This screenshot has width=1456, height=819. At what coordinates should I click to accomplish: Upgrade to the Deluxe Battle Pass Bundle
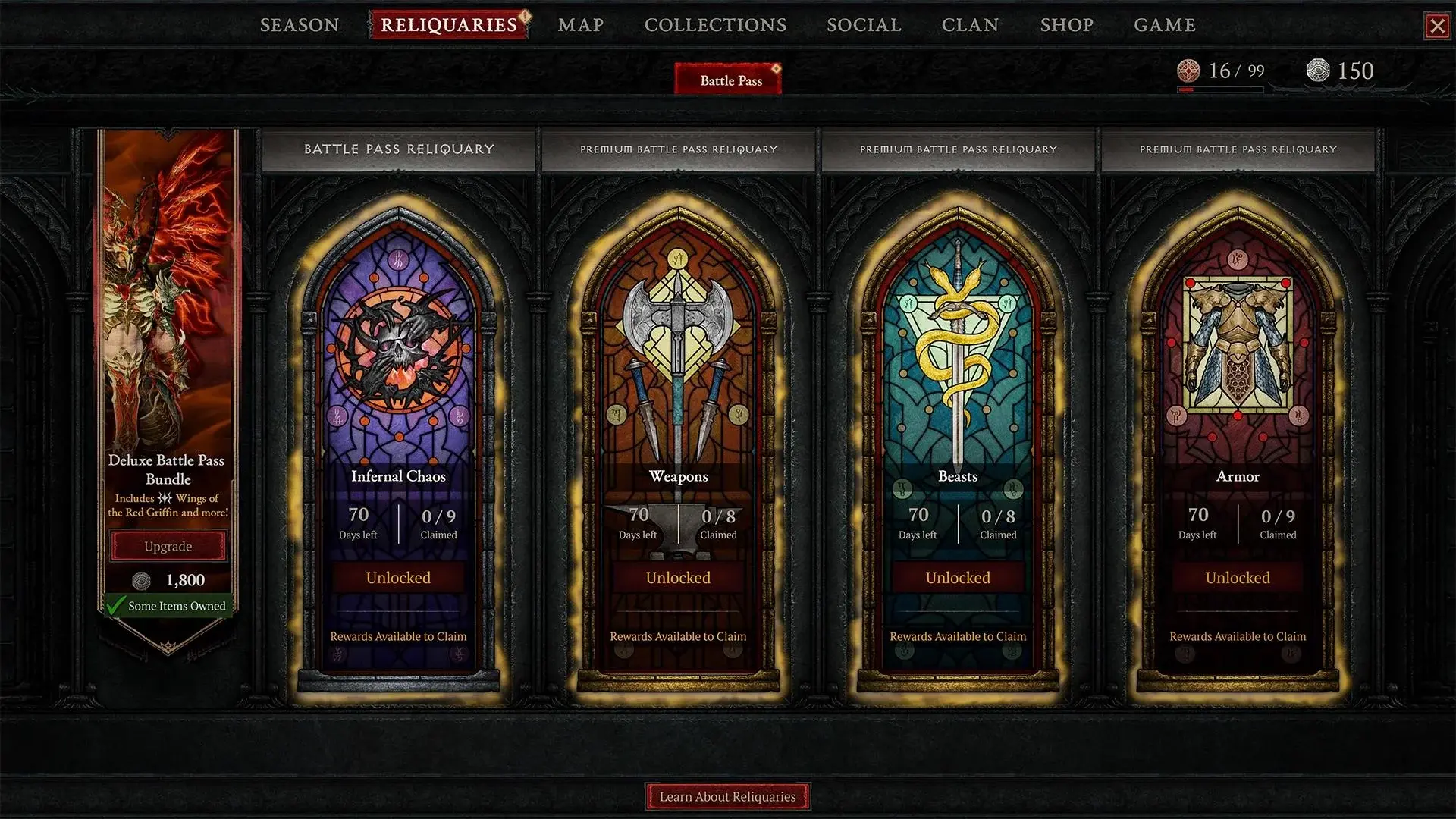click(x=168, y=547)
